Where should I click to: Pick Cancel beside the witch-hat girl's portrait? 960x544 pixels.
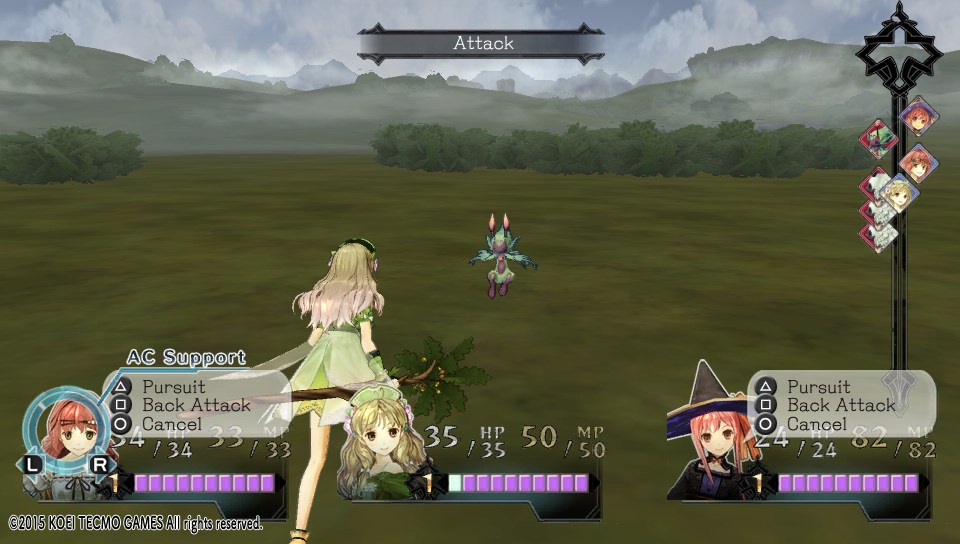[816, 424]
